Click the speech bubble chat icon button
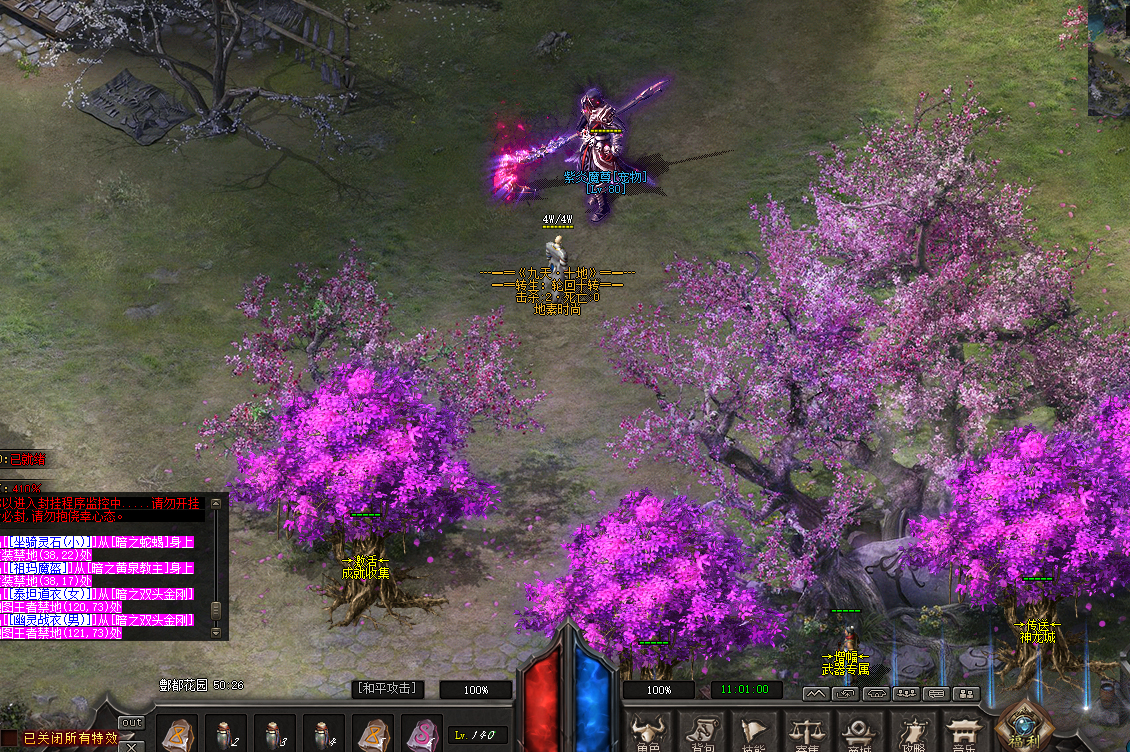 point(937,693)
